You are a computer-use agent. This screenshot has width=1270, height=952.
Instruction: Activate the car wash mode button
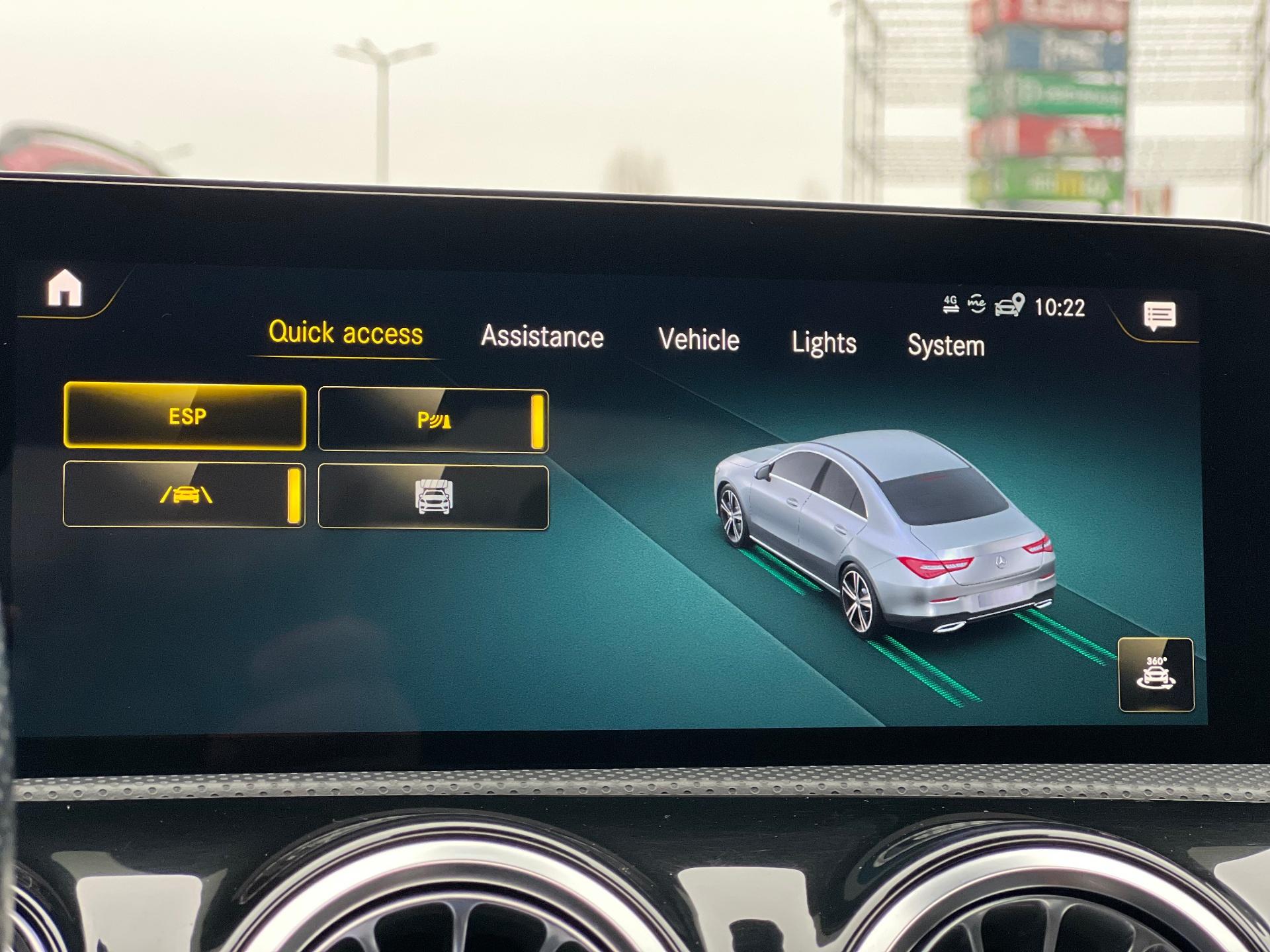[433, 497]
